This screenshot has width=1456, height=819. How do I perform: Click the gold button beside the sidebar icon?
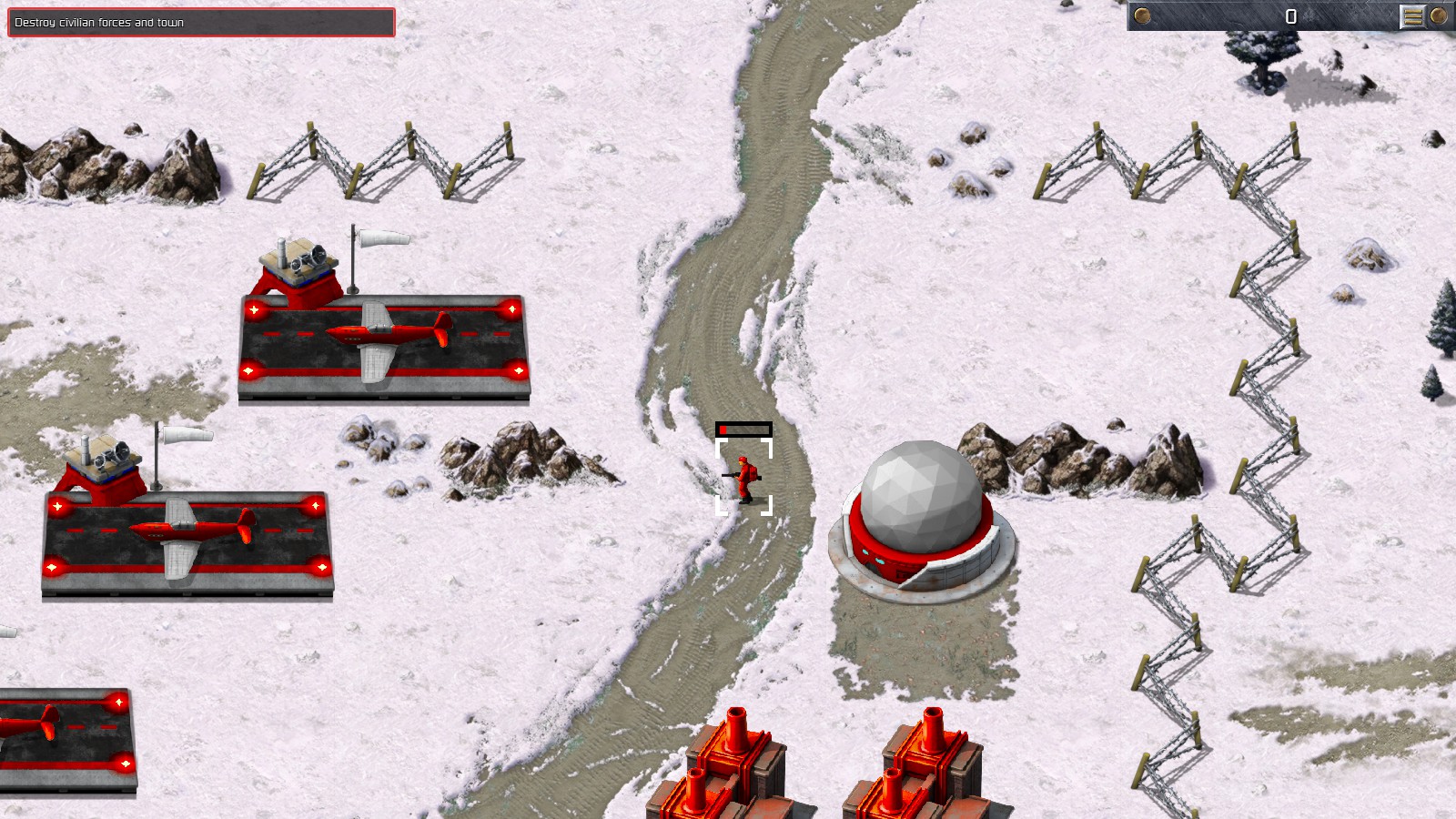(x=1440, y=15)
